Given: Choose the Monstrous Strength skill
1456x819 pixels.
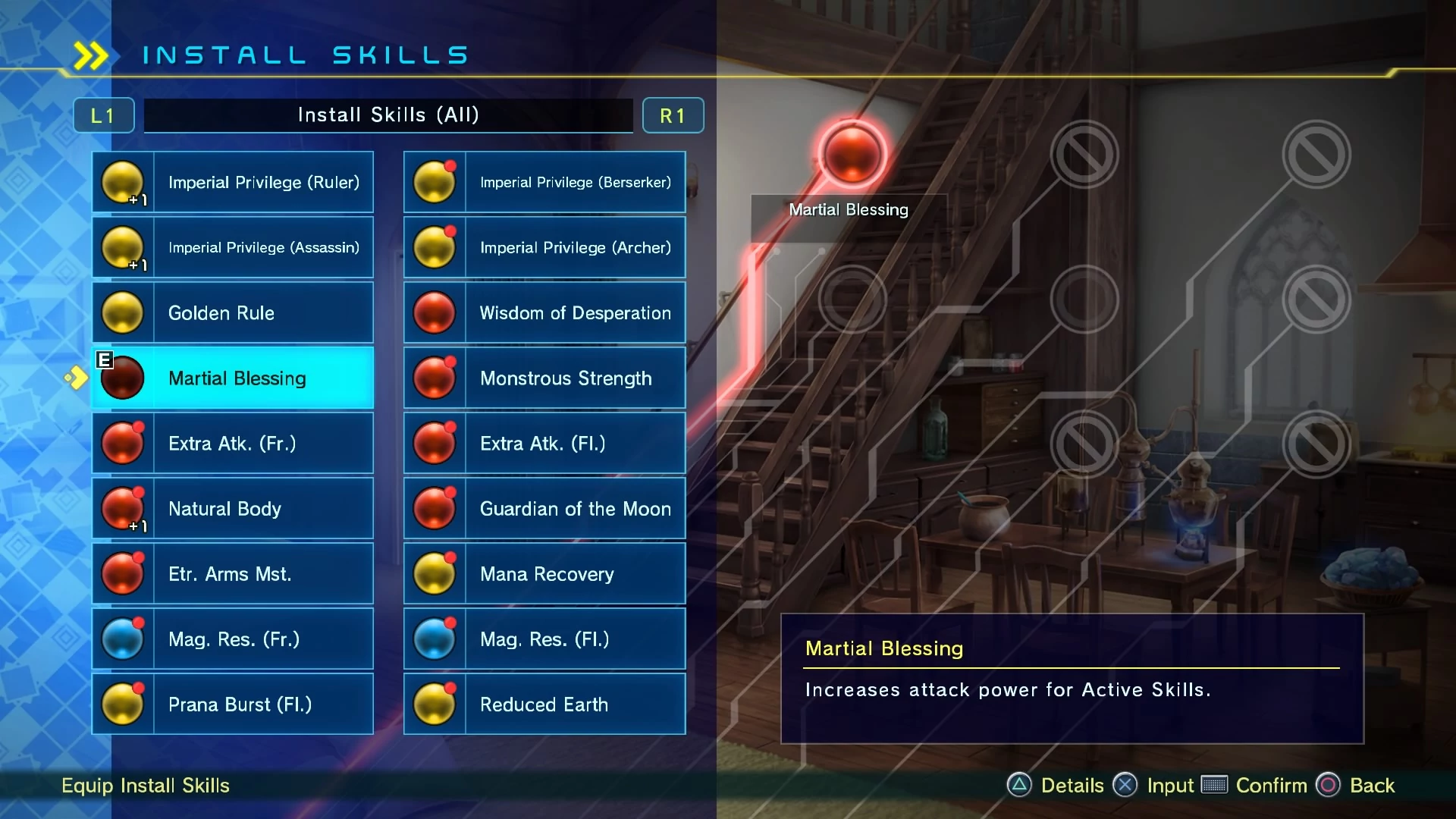Looking at the screenshot, I should (544, 378).
